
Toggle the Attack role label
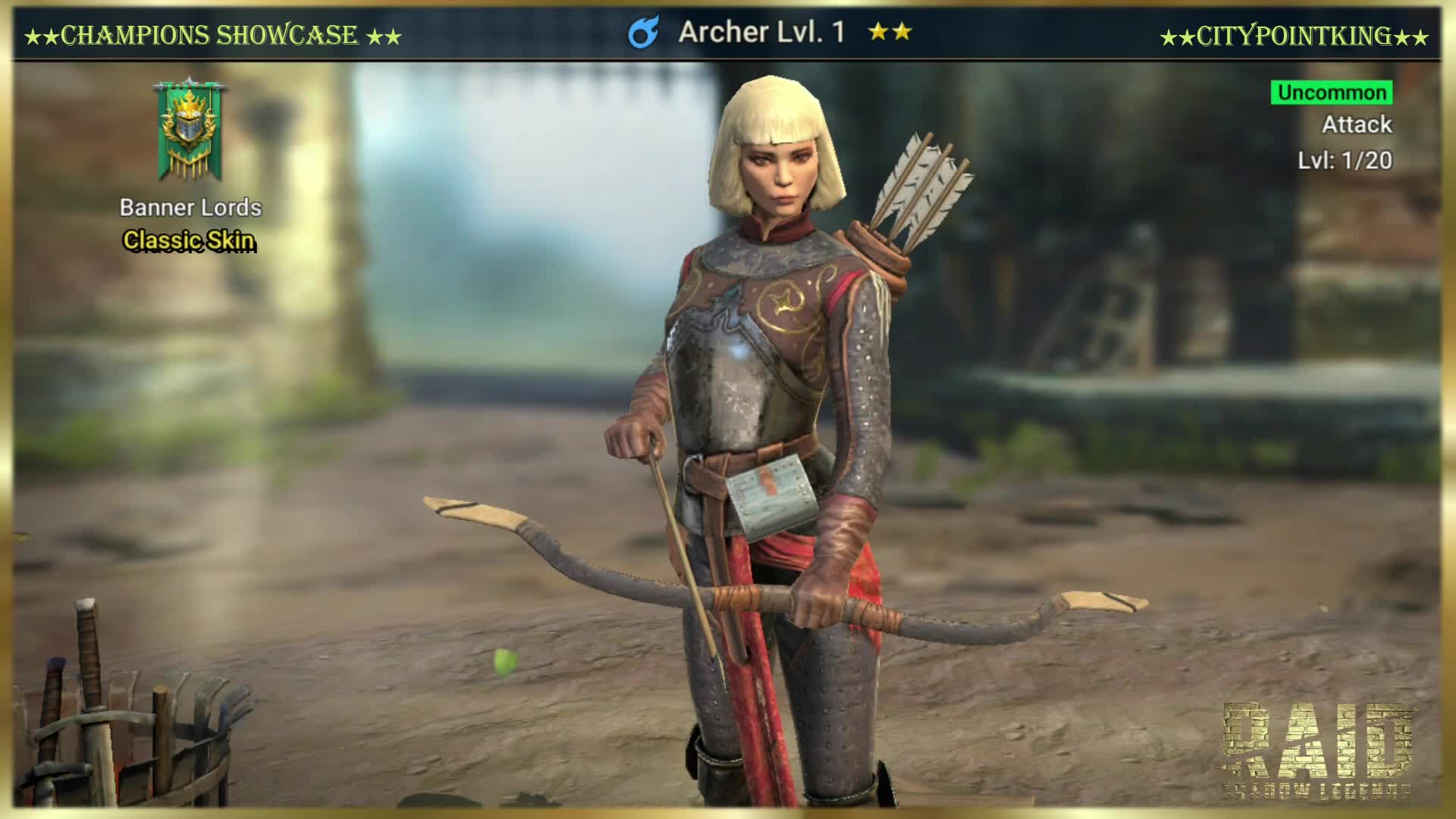tap(1357, 126)
